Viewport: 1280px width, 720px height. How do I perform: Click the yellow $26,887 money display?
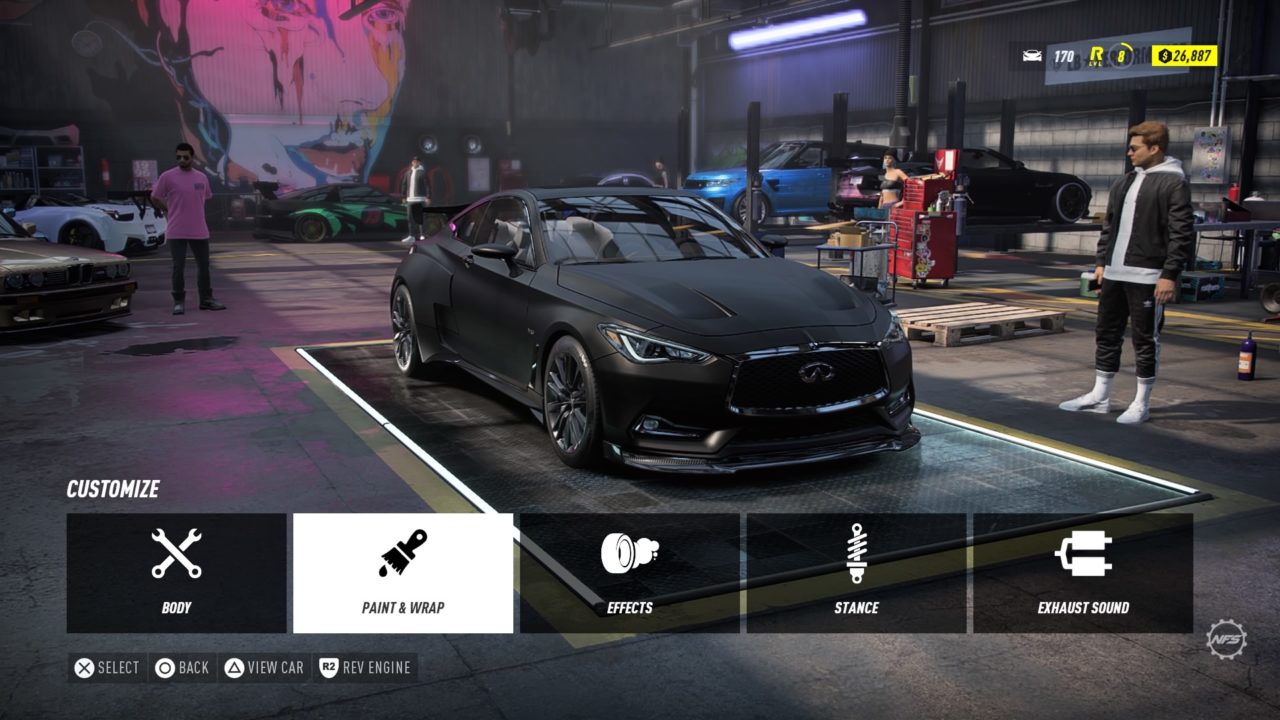1185,55
